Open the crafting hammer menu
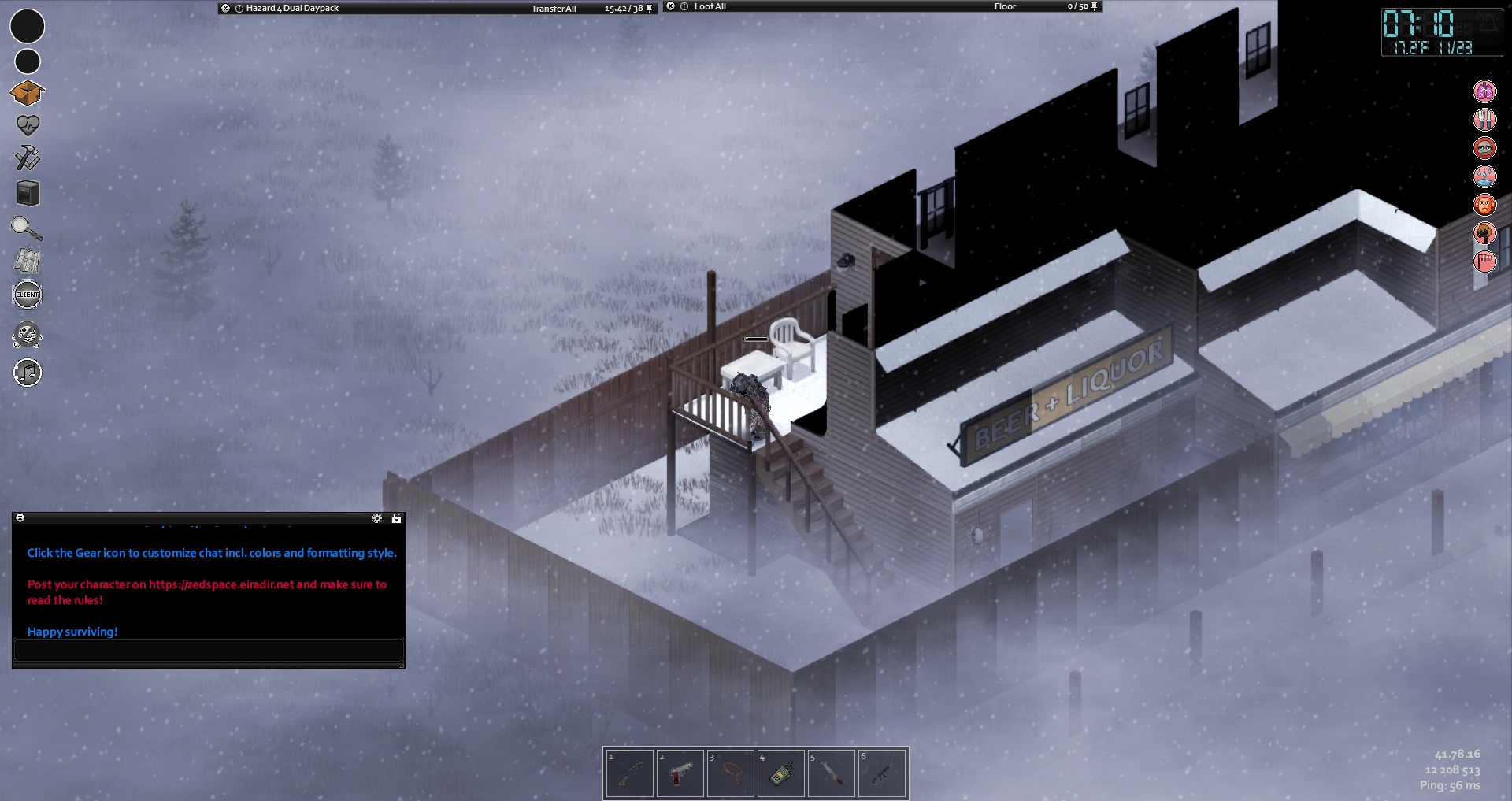The image size is (1512, 801). point(28,158)
